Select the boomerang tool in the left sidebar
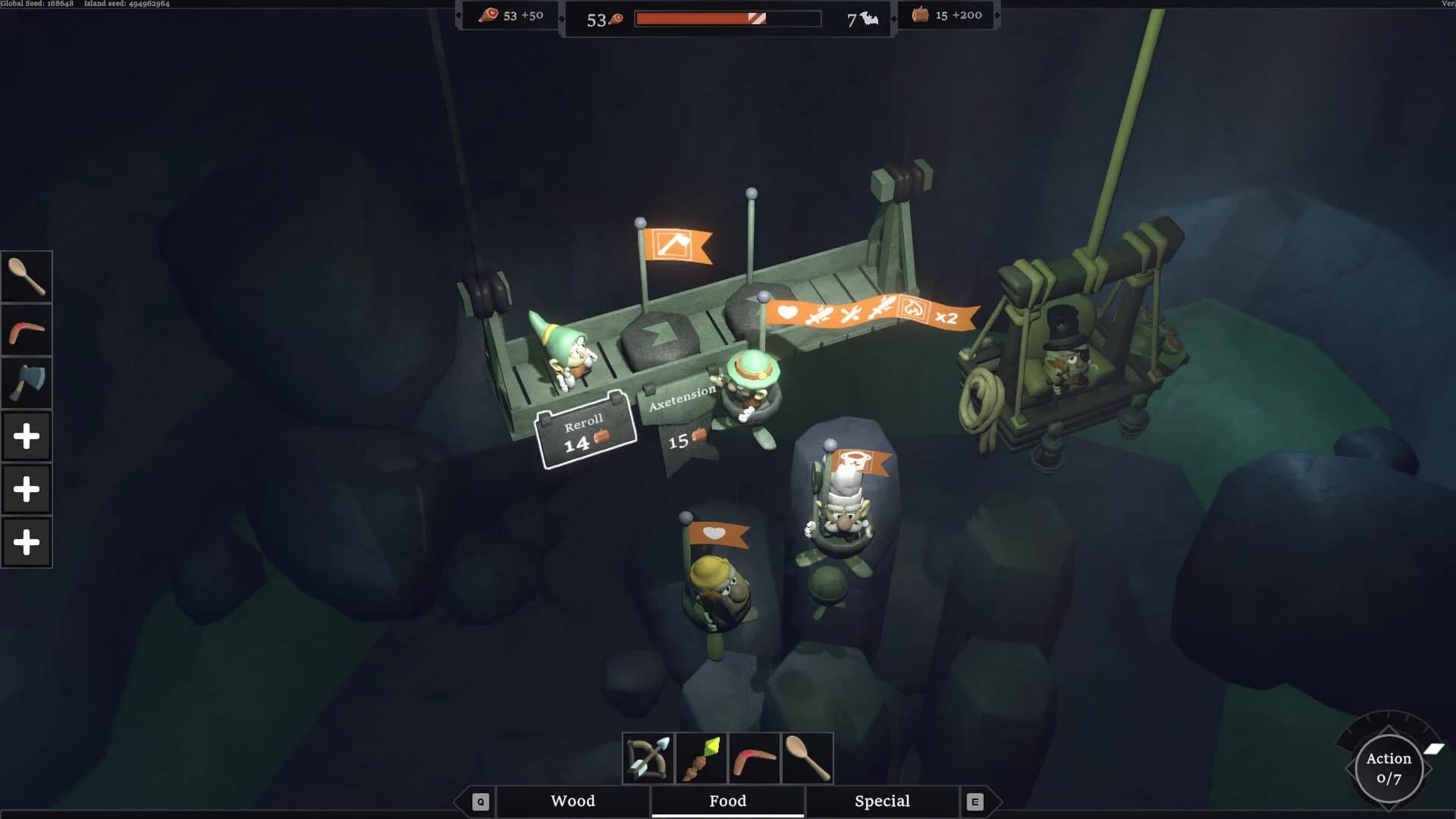Screen dimensions: 1456x819 pyautogui.click(x=27, y=329)
